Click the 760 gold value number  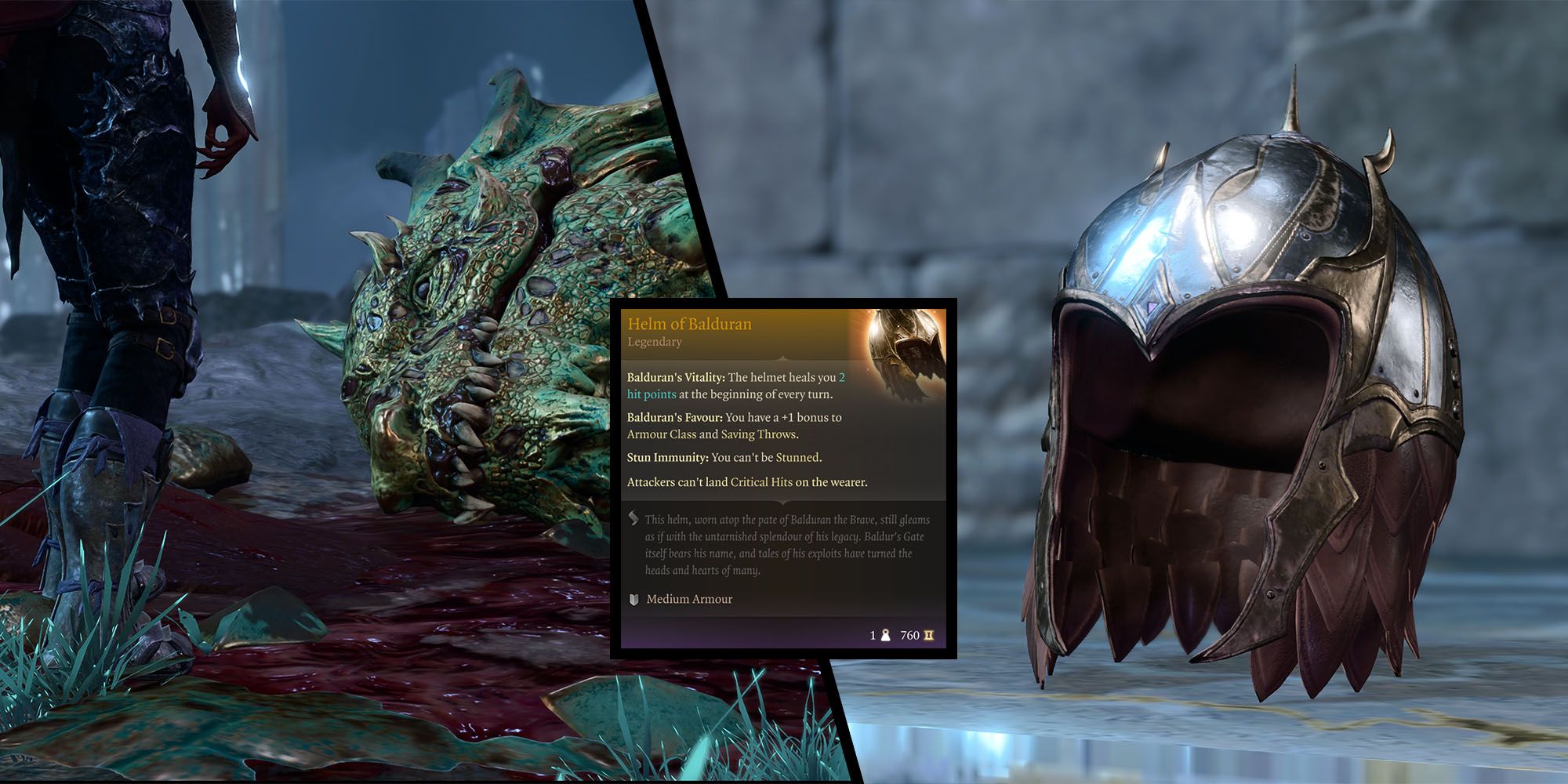(x=909, y=635)
